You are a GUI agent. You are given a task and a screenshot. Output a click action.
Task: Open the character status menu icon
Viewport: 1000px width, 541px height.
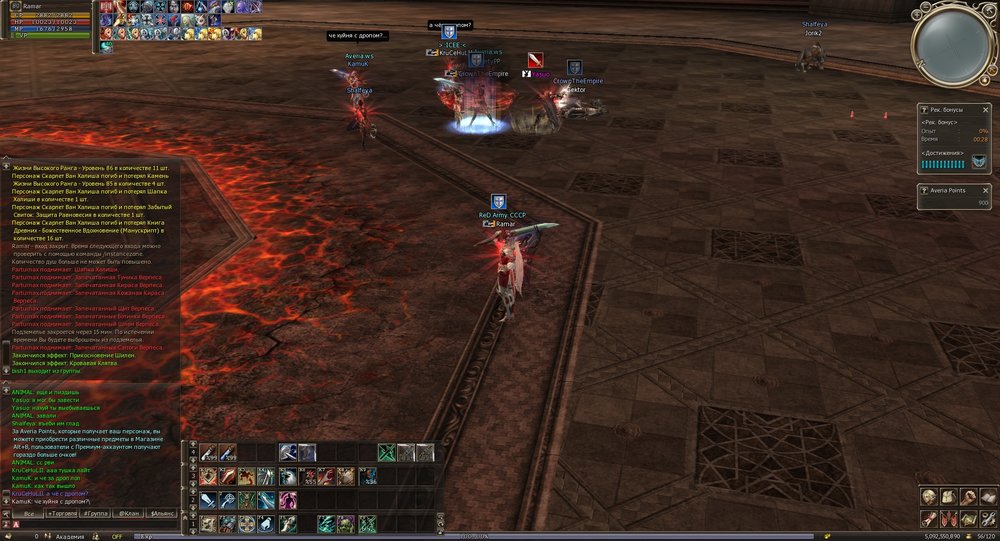[x=928, y=497]
